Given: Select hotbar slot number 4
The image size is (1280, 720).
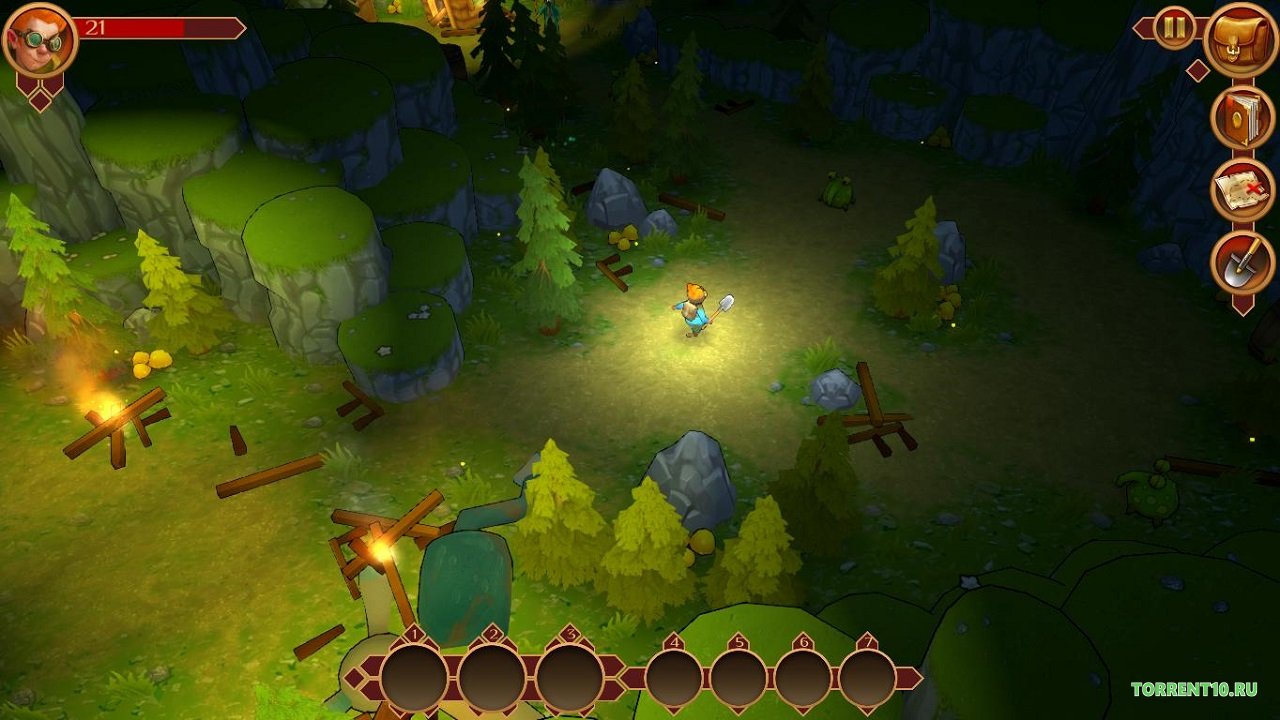Looking at the screenshot, I should click(674, 679).
